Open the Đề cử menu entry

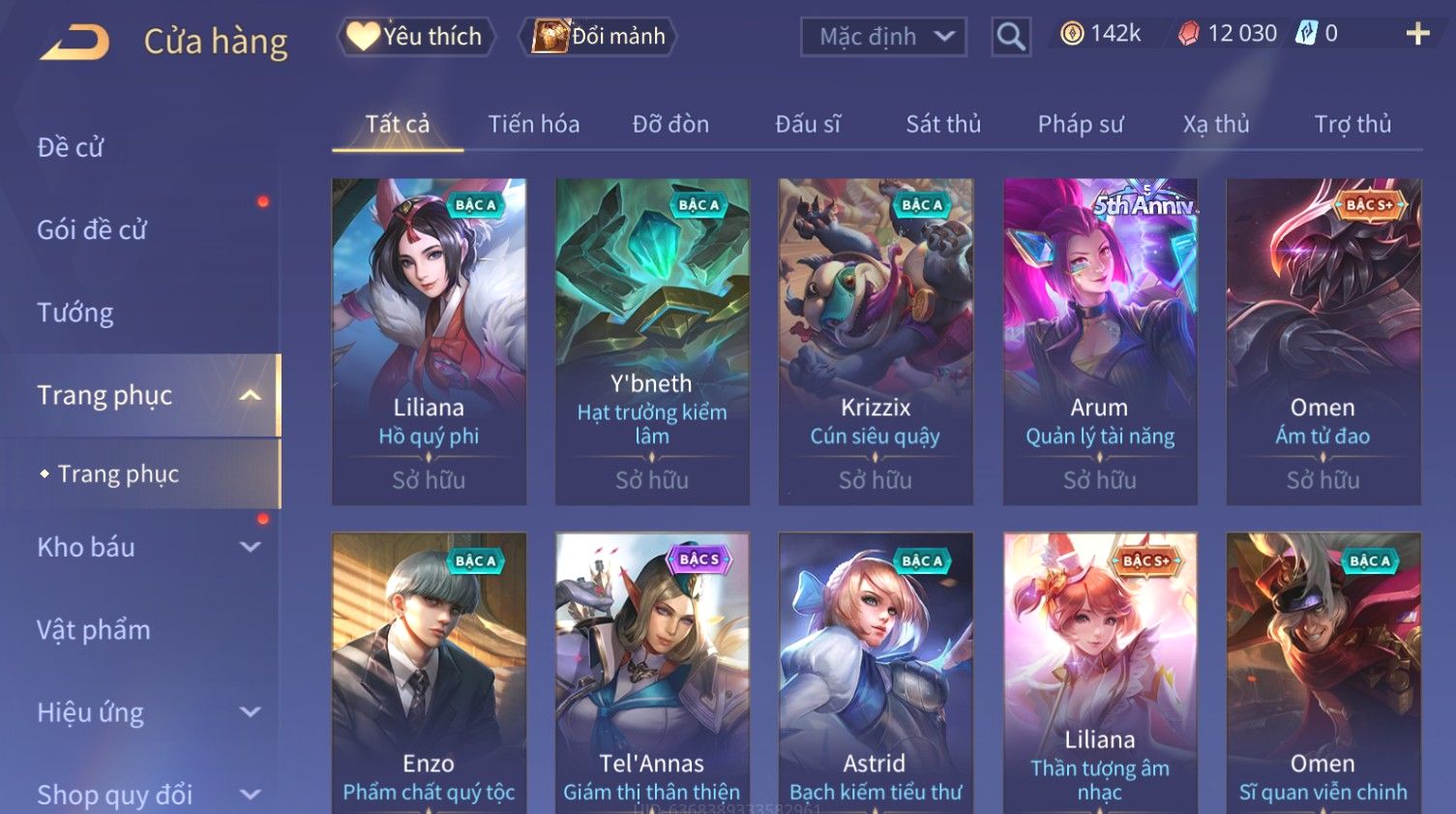[71, 147]
